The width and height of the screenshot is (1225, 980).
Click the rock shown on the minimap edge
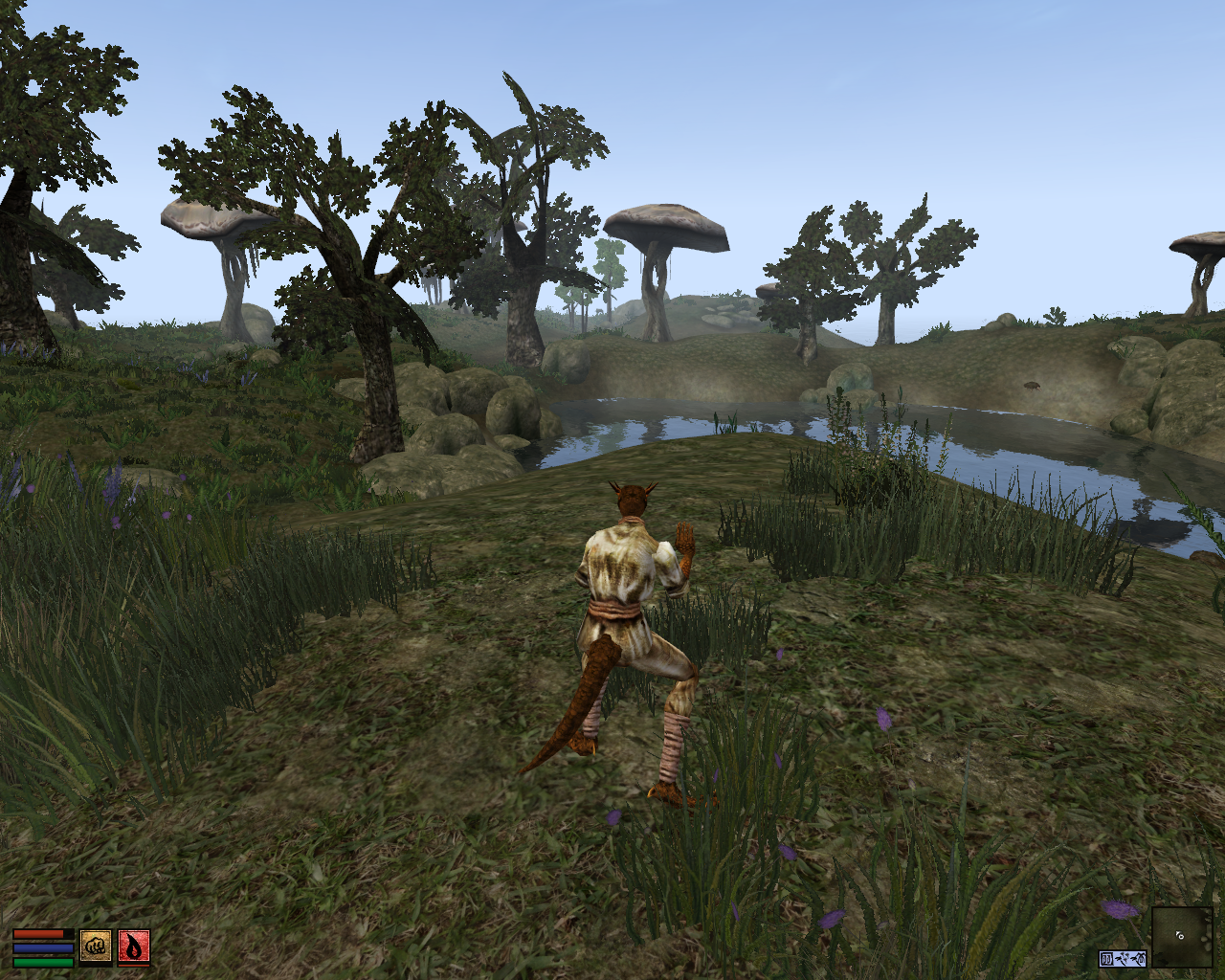[x=1208, y=938]
